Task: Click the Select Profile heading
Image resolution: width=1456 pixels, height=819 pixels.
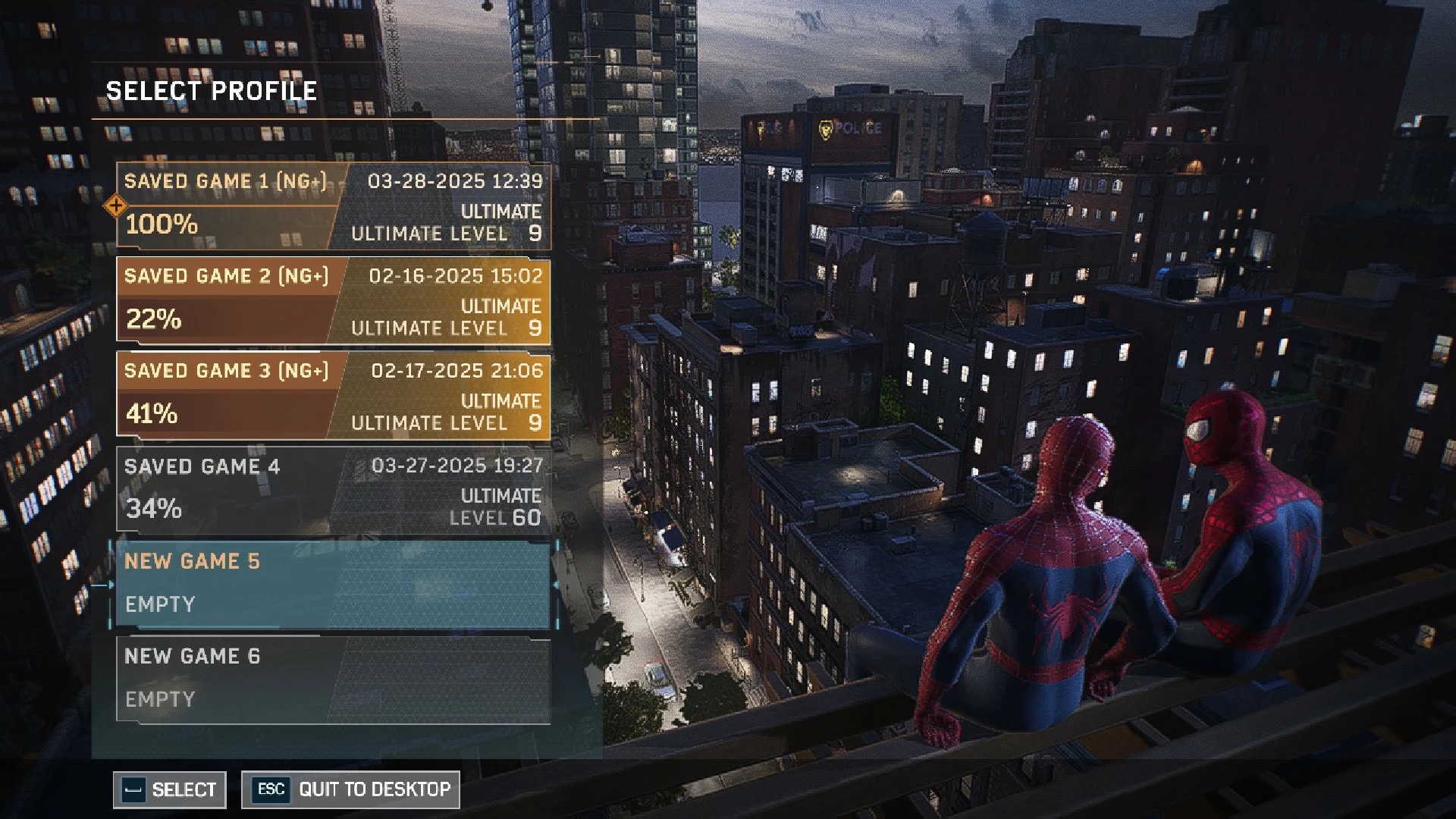Action: pyautogui.click(x=211, y=91)
